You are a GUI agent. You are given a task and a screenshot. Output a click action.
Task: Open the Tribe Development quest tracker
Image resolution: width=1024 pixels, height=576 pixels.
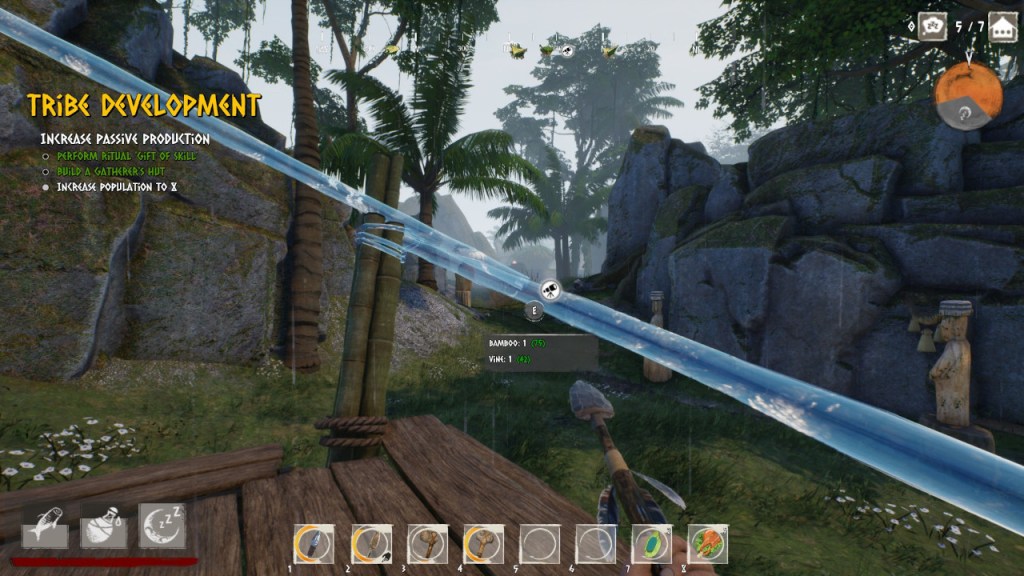tap(144, 106)
